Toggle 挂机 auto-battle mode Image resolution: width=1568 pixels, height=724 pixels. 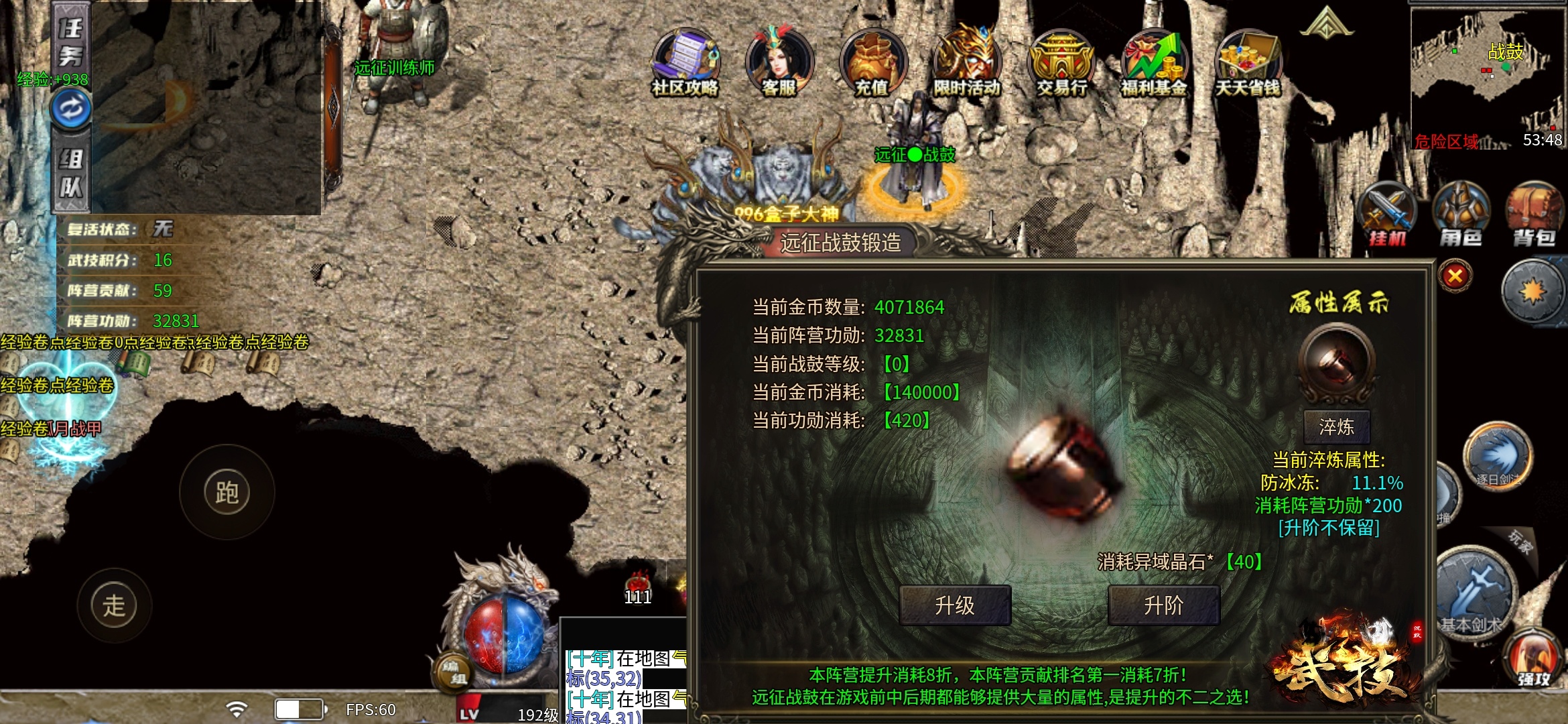(1387, 215)
